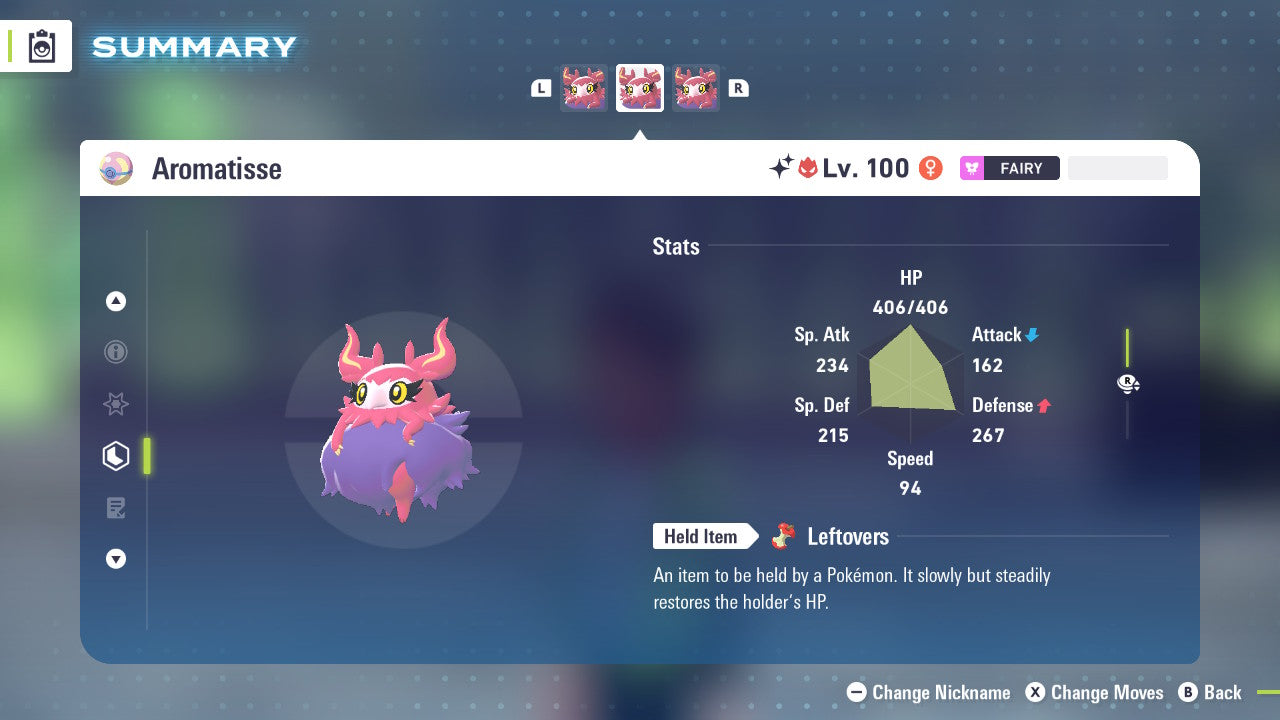This screenshot has height=720, width=1280.
Task: Expand the previous summary page upward arrow
Action: point(116,301)
